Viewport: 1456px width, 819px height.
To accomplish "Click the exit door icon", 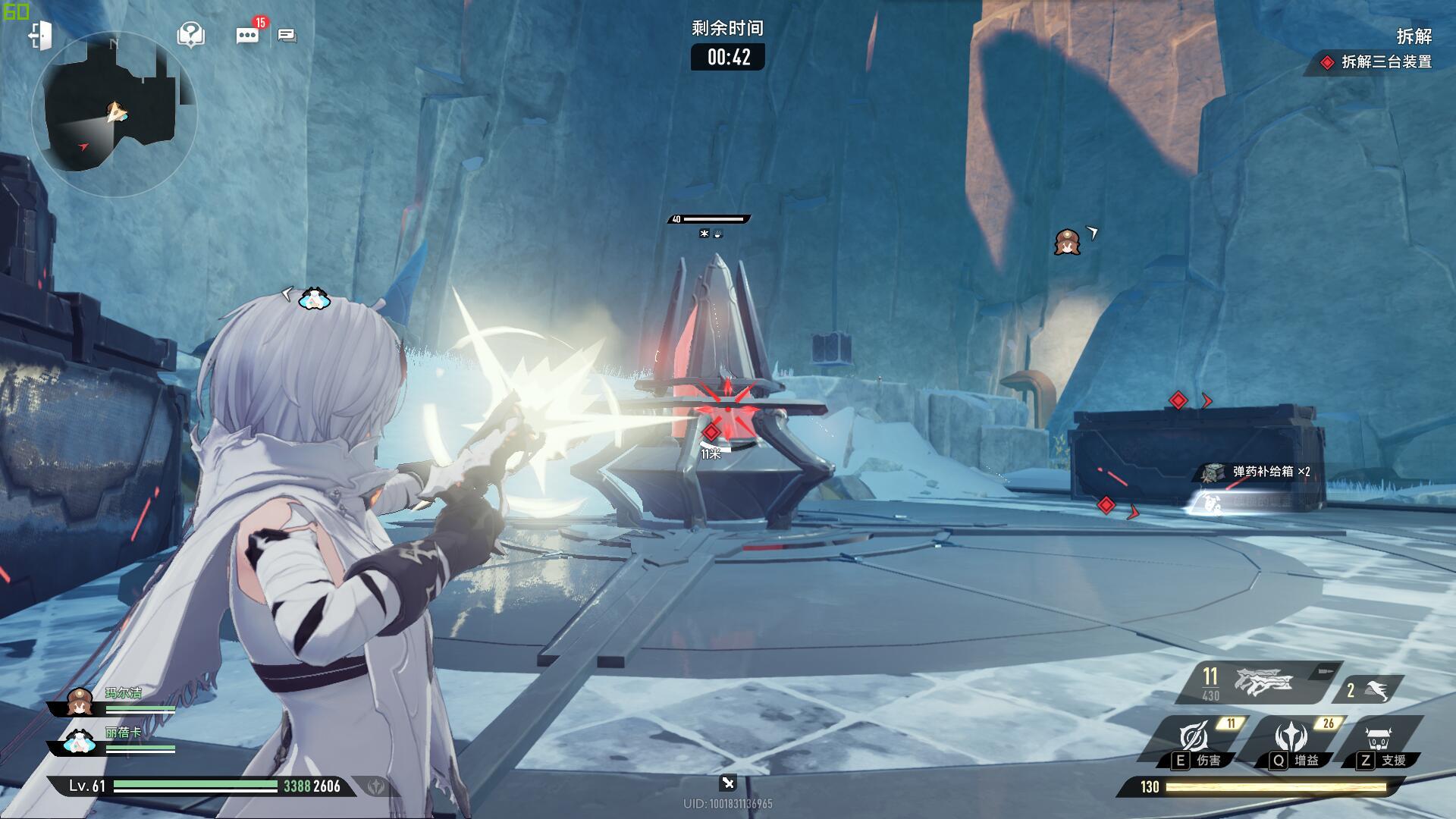I will [40, 36].
